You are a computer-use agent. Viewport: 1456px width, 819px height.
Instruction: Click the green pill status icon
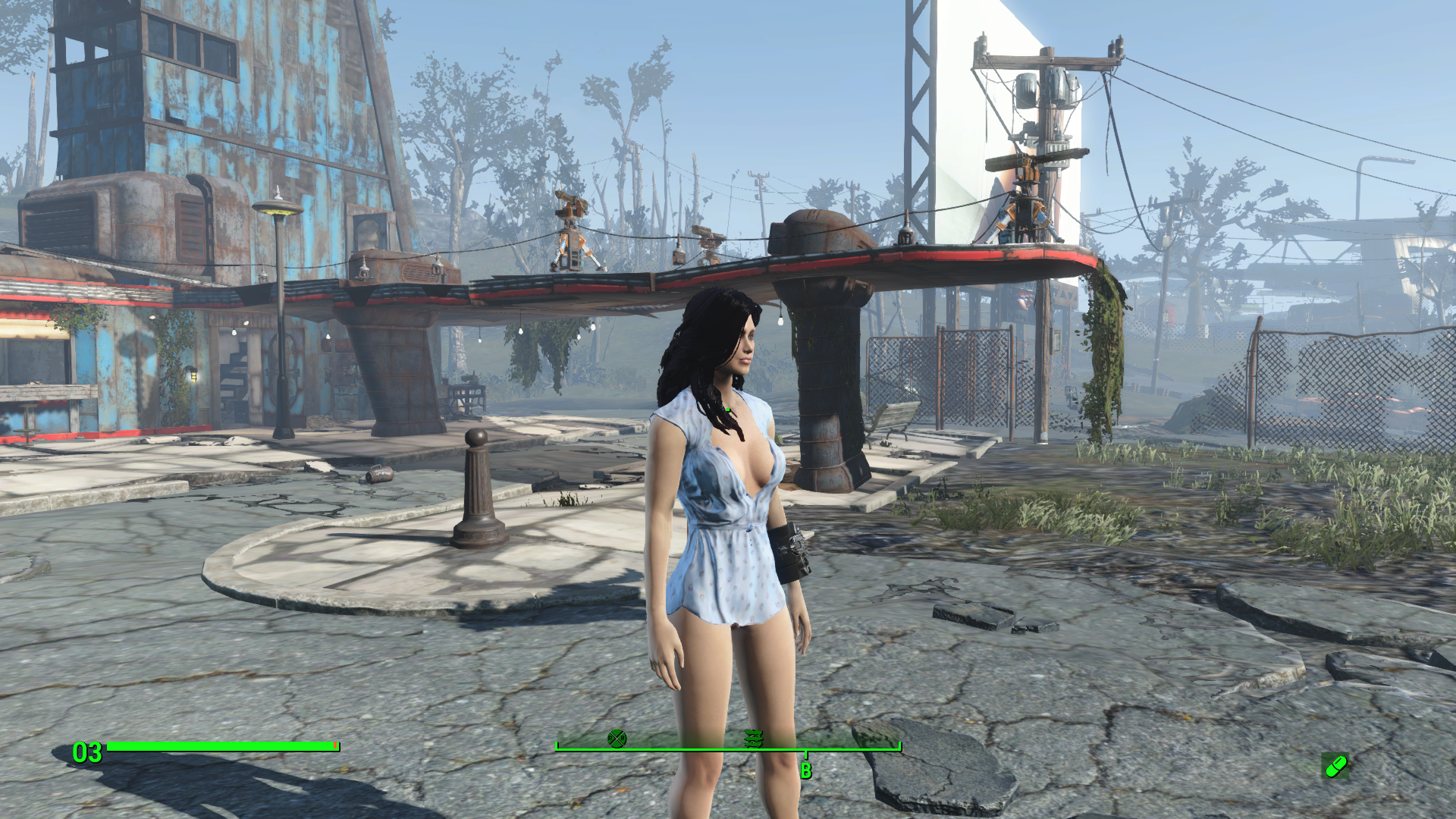point(1335,766)
